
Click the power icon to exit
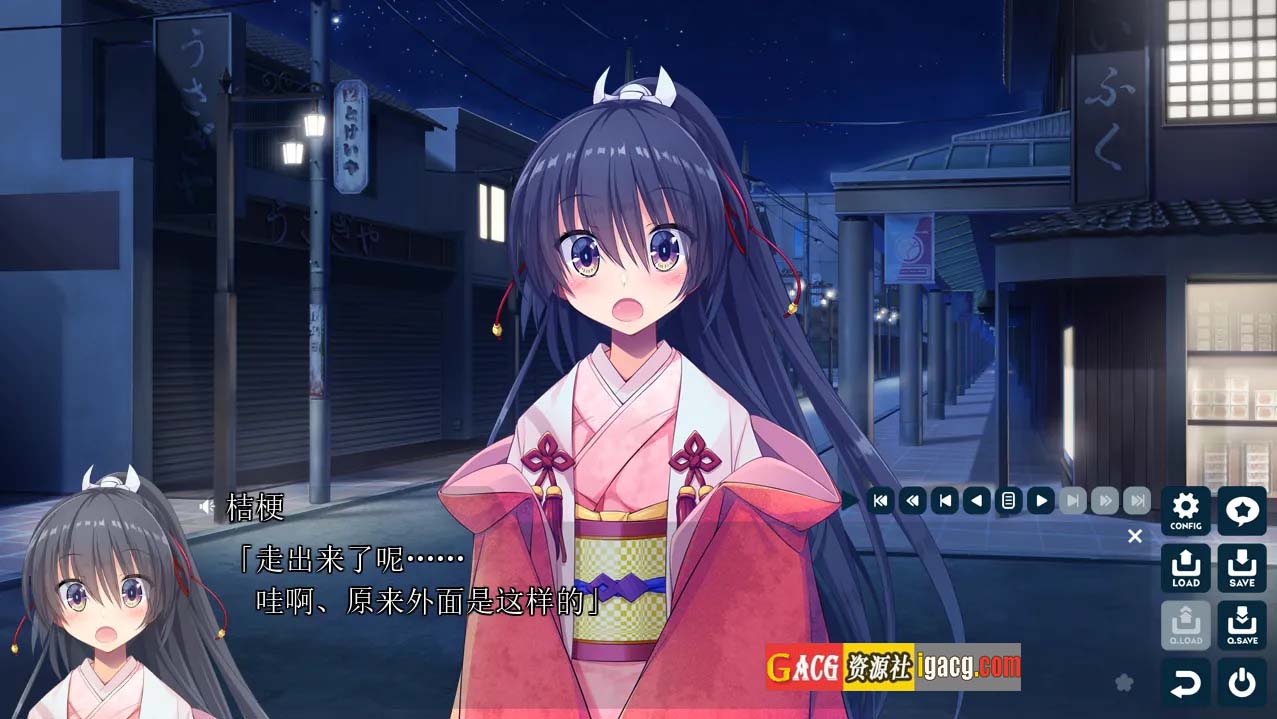[x=1241, y=683]
